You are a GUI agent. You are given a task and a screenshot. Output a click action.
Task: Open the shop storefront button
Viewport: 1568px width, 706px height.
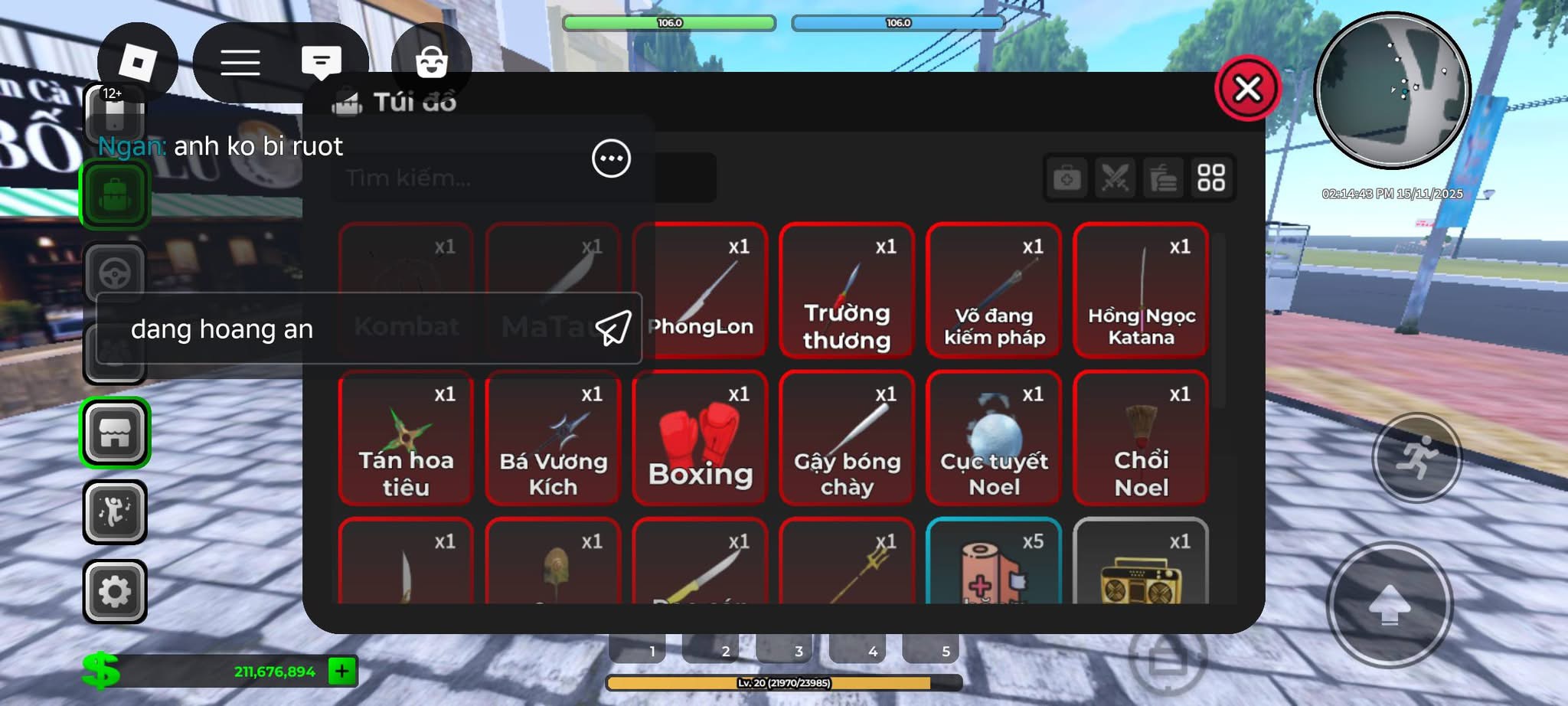(115, 433)
